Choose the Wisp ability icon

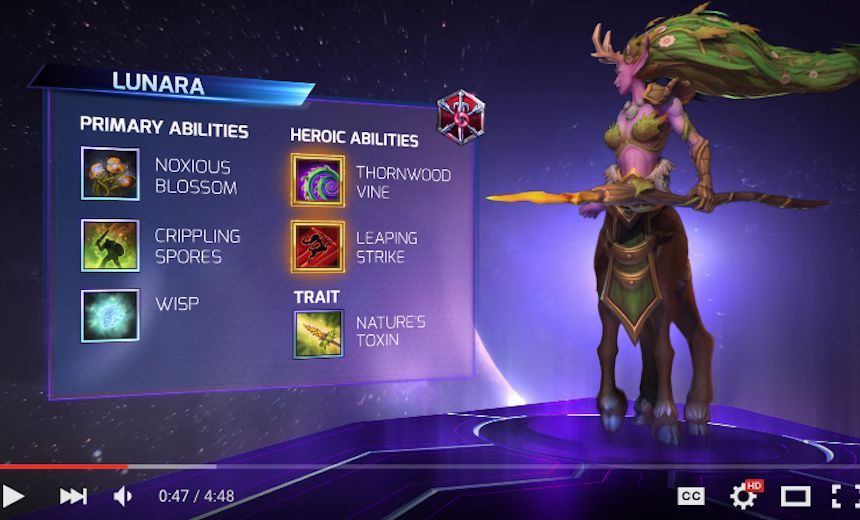coord(109,315)
